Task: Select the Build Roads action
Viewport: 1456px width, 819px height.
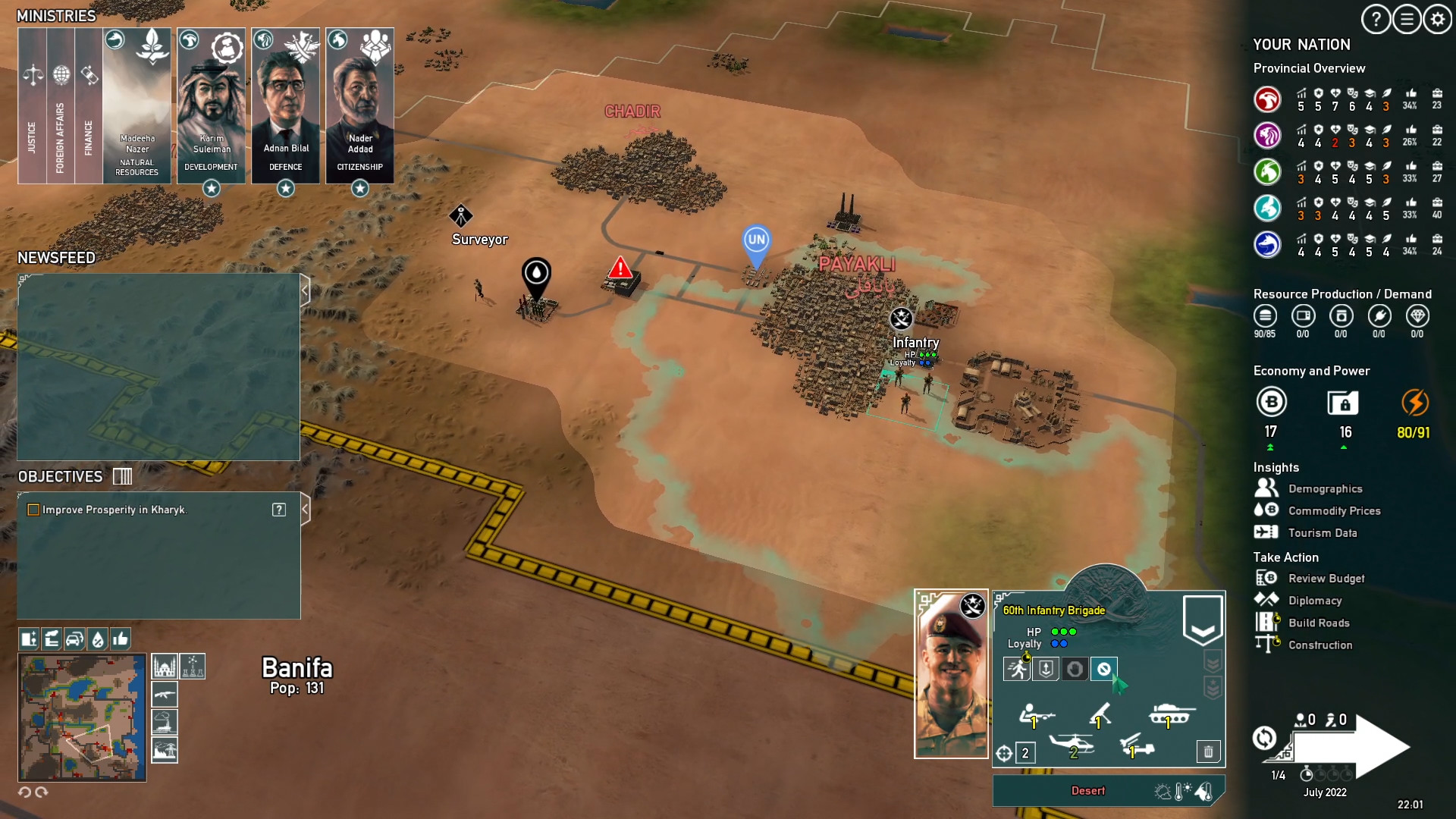Action: [x=1319, y=623]
